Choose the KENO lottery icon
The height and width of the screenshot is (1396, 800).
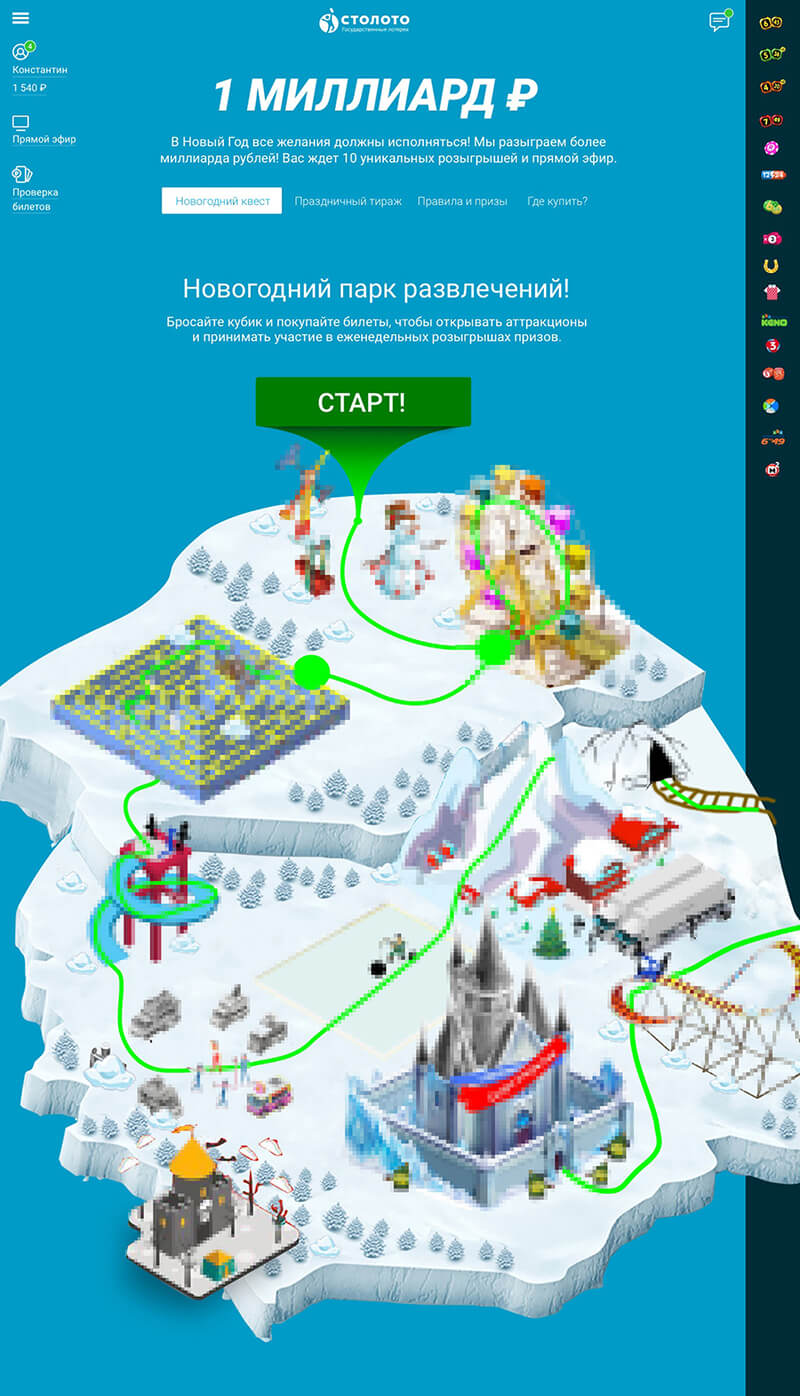773,322
